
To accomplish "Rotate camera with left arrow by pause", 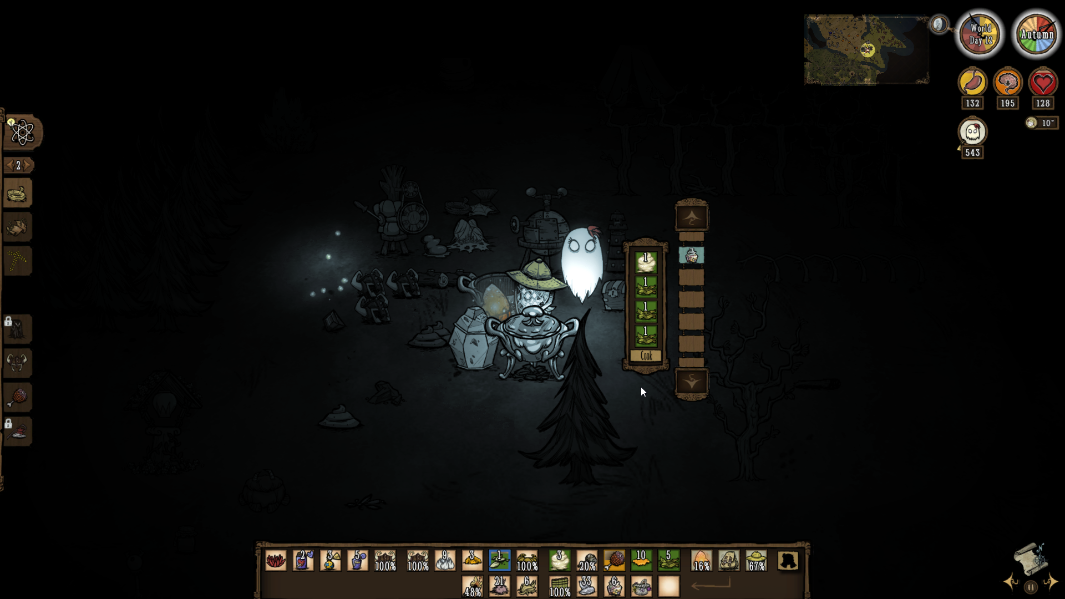I will coord(1012,582).
